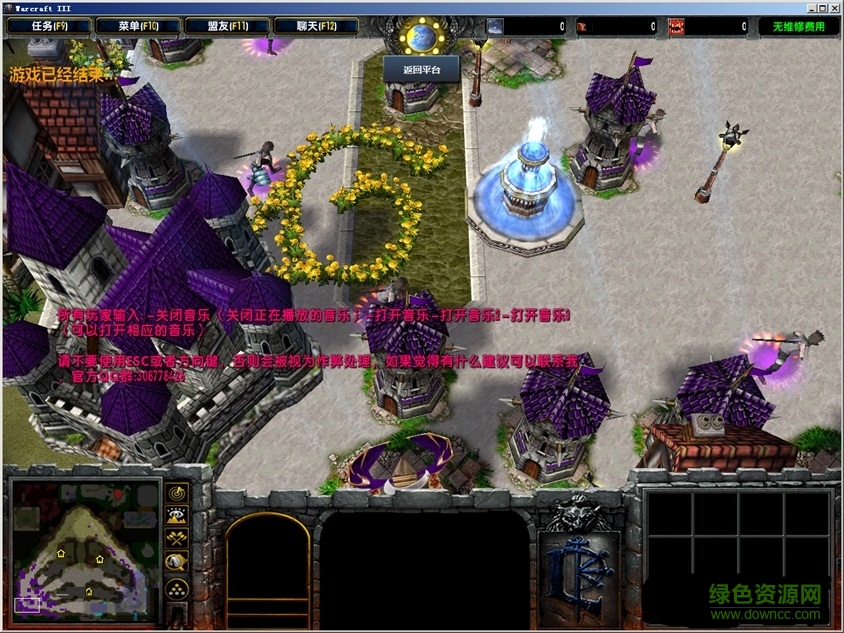The width and height of the screenshot is (844, 633).
Task: Toggle ally color mode crossed-axes button
Action: 177,539
